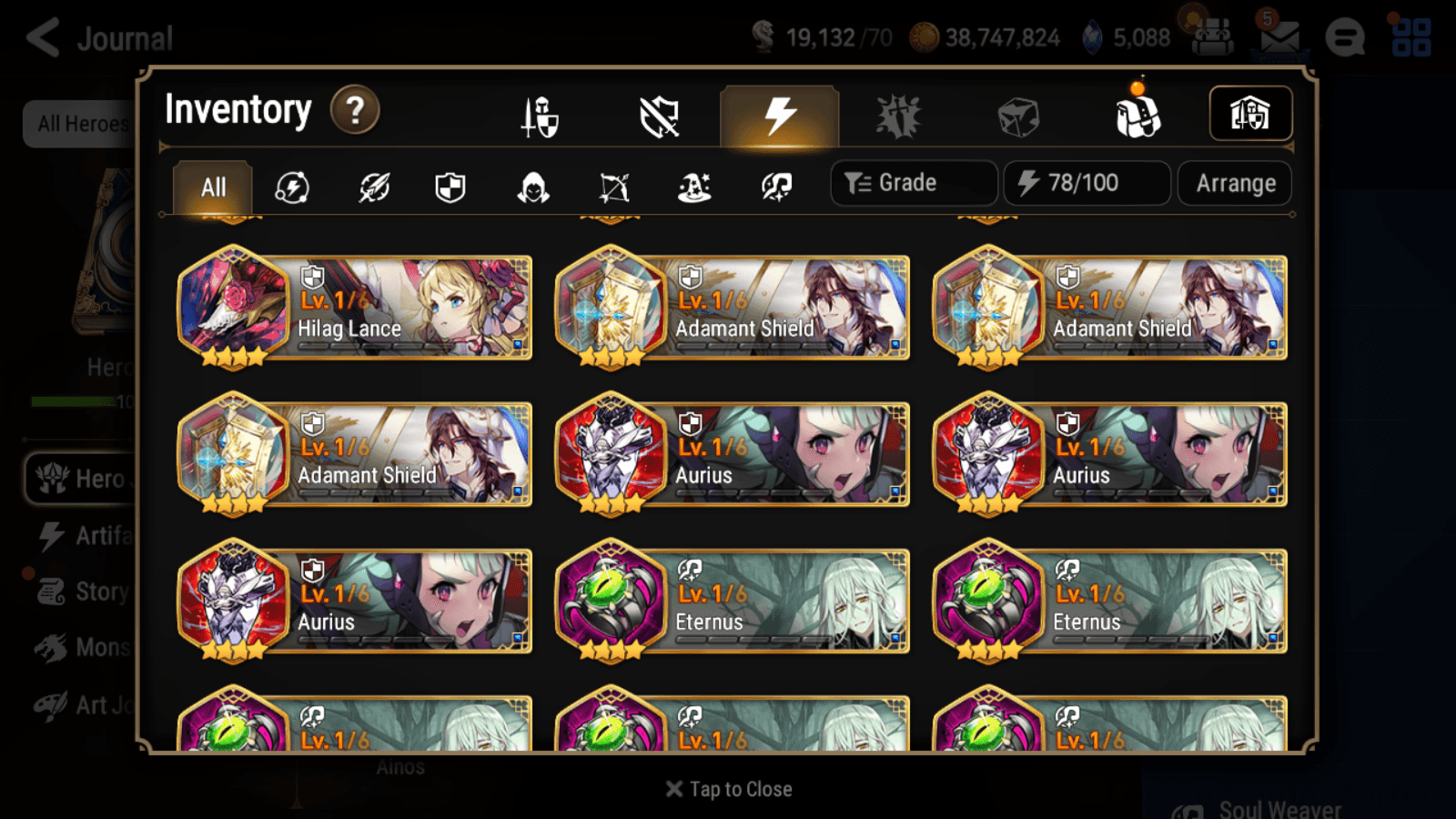The width and height of the screenshot is (1456, 819).
Task: Switch to the Equipment tab (sword and shield icon)
Action: coord(540,115)
